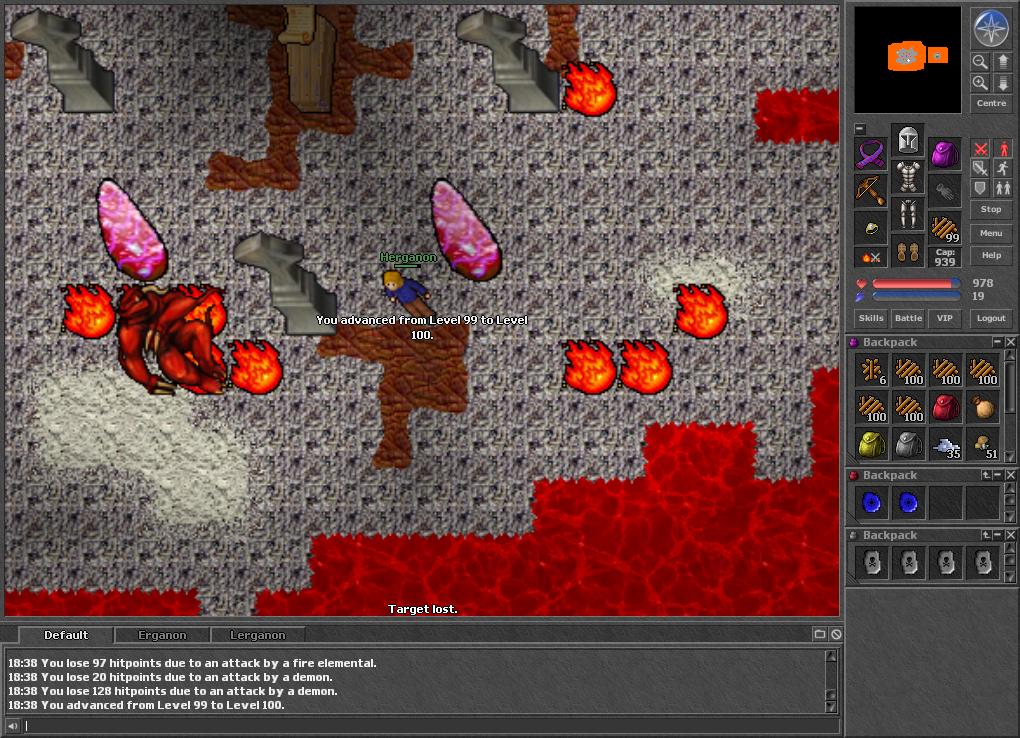Switch to the Default chat tab
The height and width of the screenshot is (738, 1020).
click(x=66, y=635)
